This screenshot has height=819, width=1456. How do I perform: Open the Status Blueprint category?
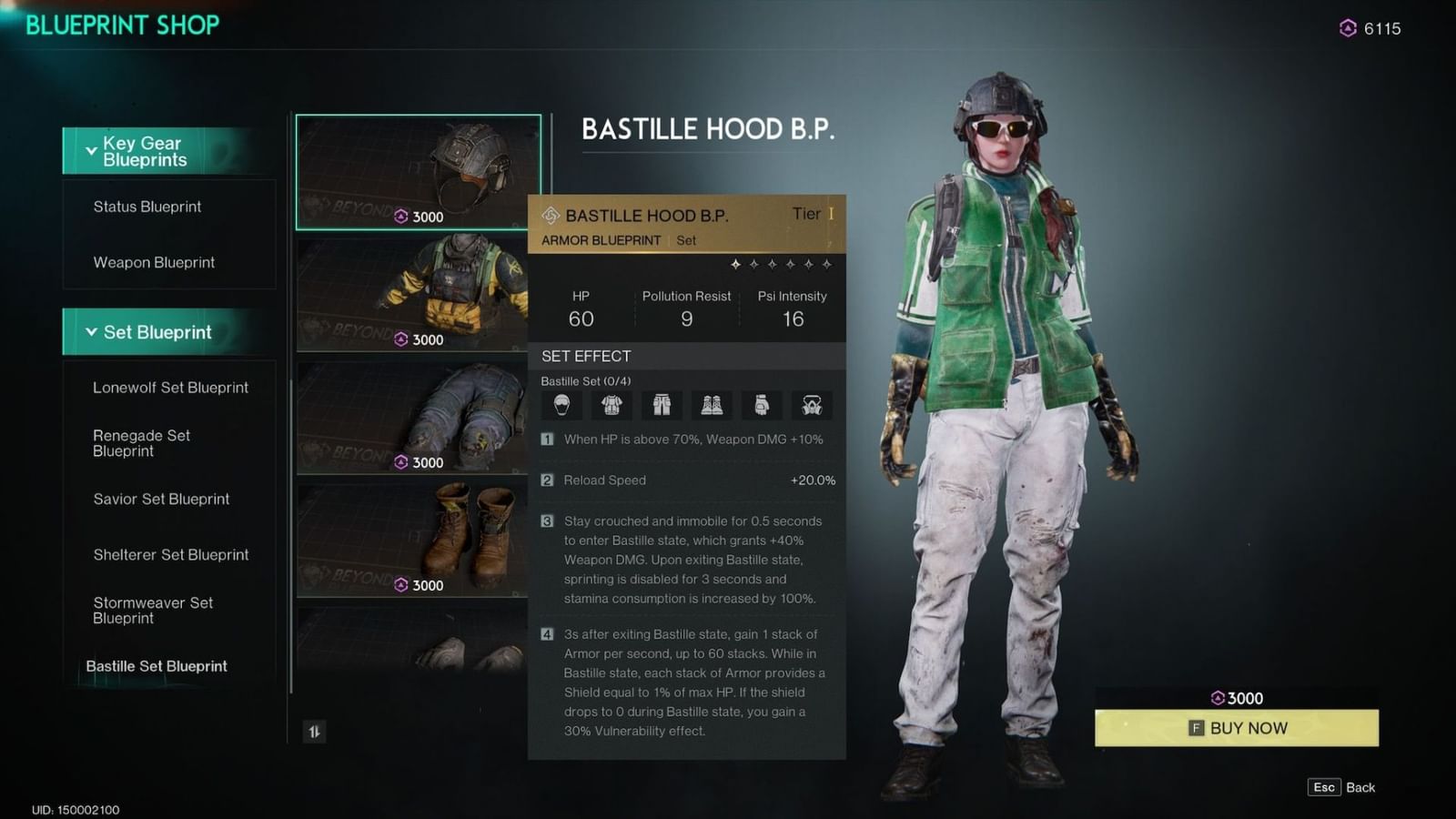point(146,207)
